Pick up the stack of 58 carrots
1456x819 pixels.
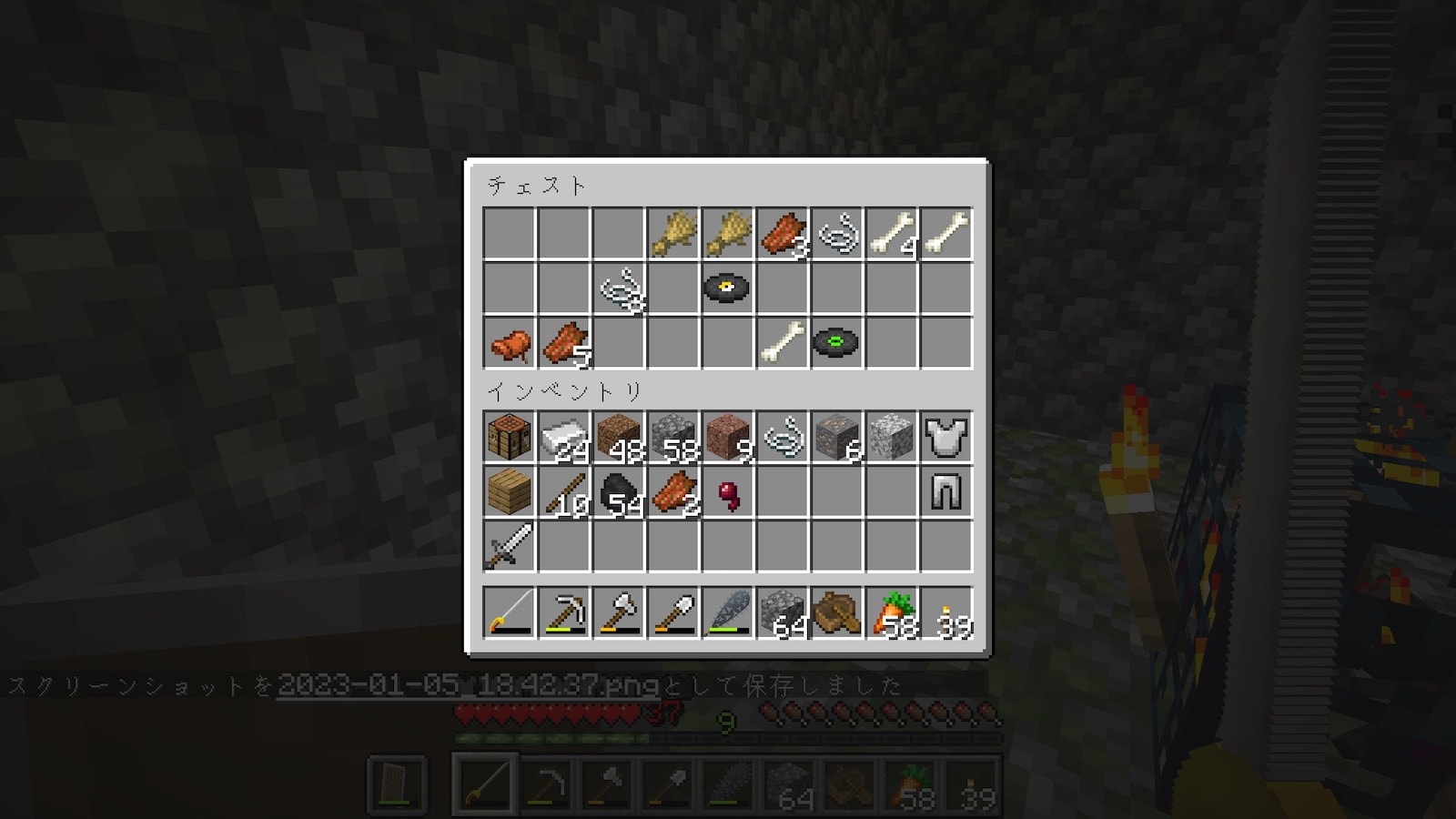pos(892,612)
